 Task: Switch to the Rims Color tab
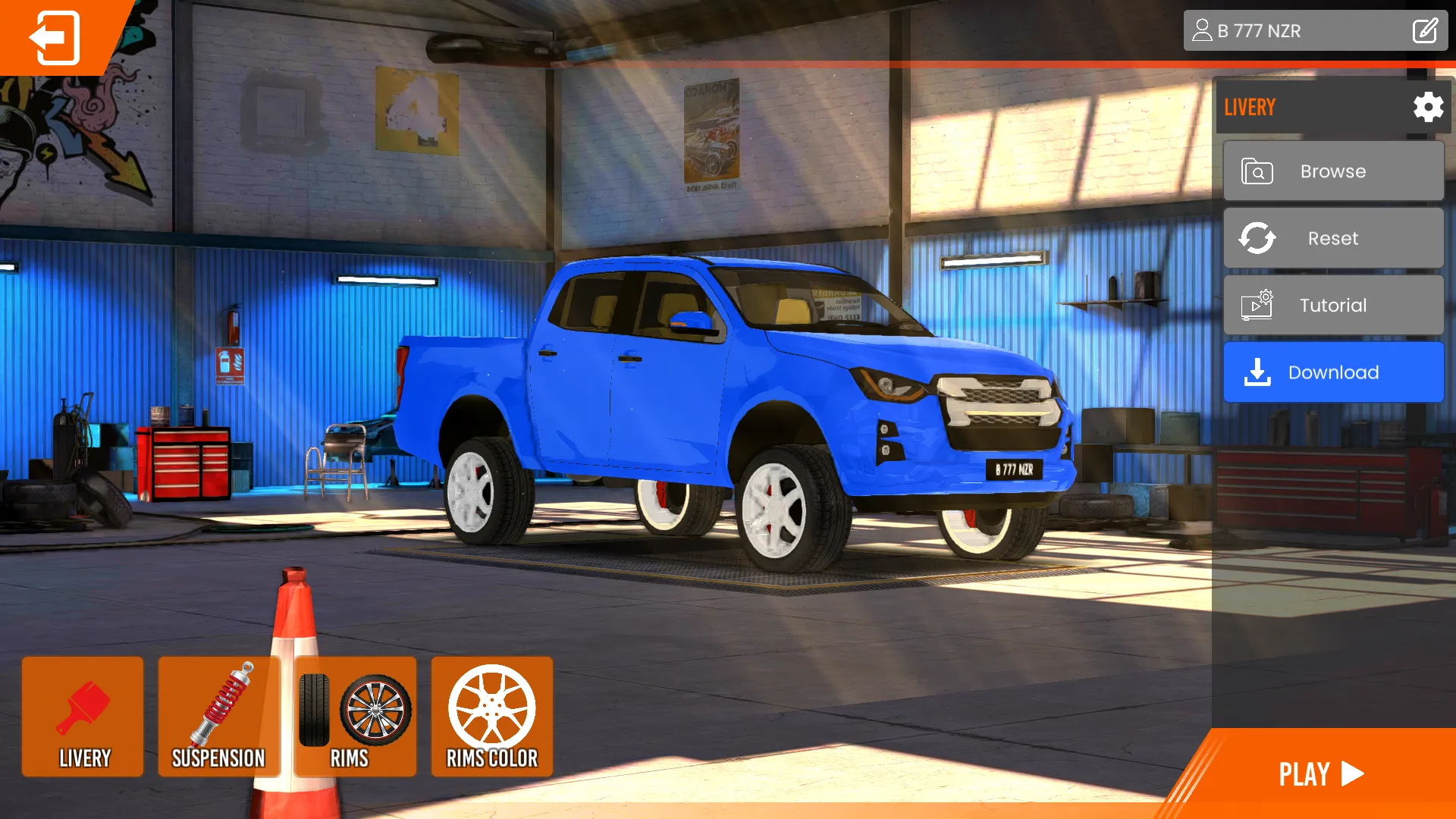(x=491, y=717)
